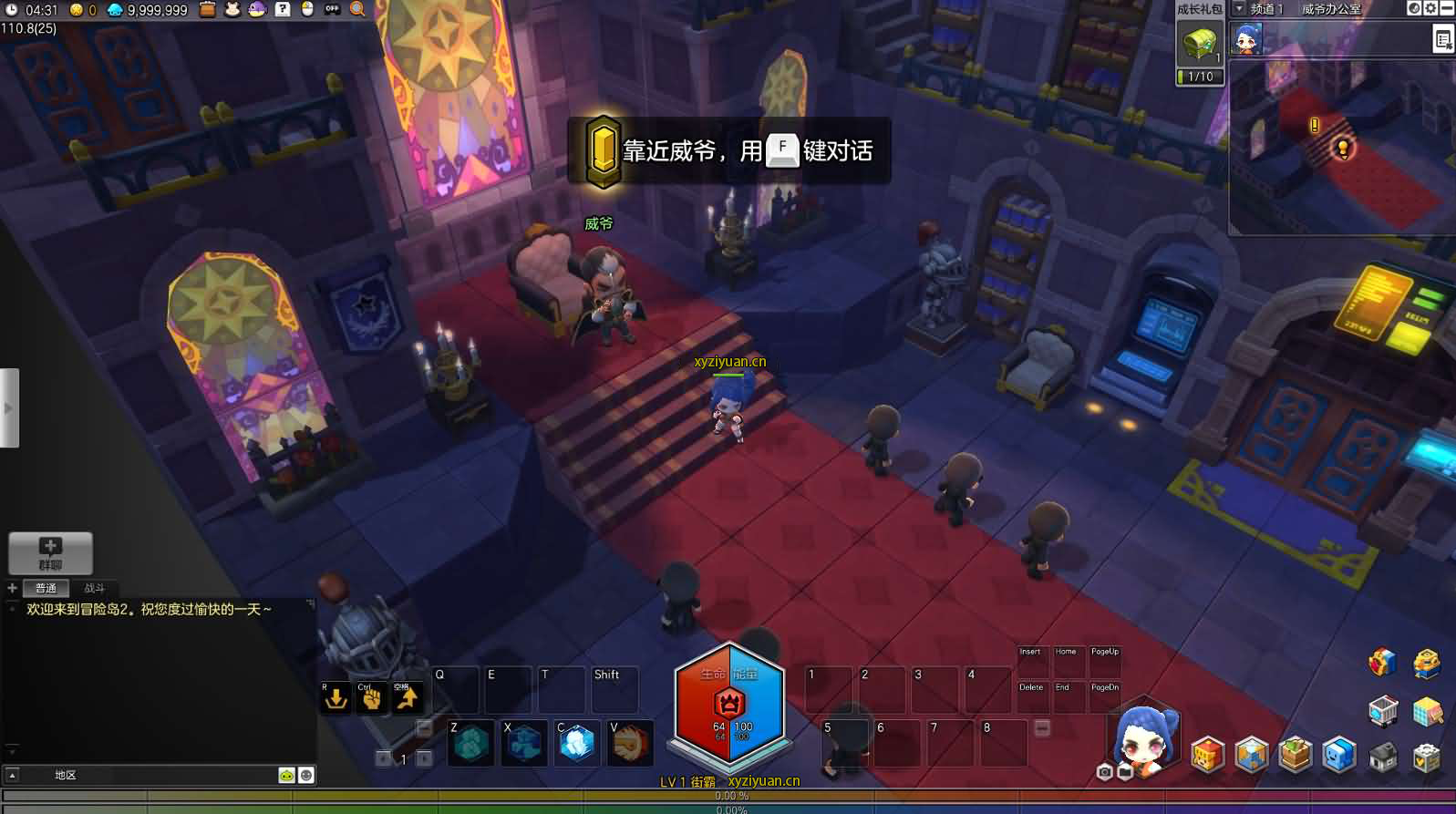1456x814 pixels.
Task: Open the 群聊 group chat button
Action: (50, 552)
